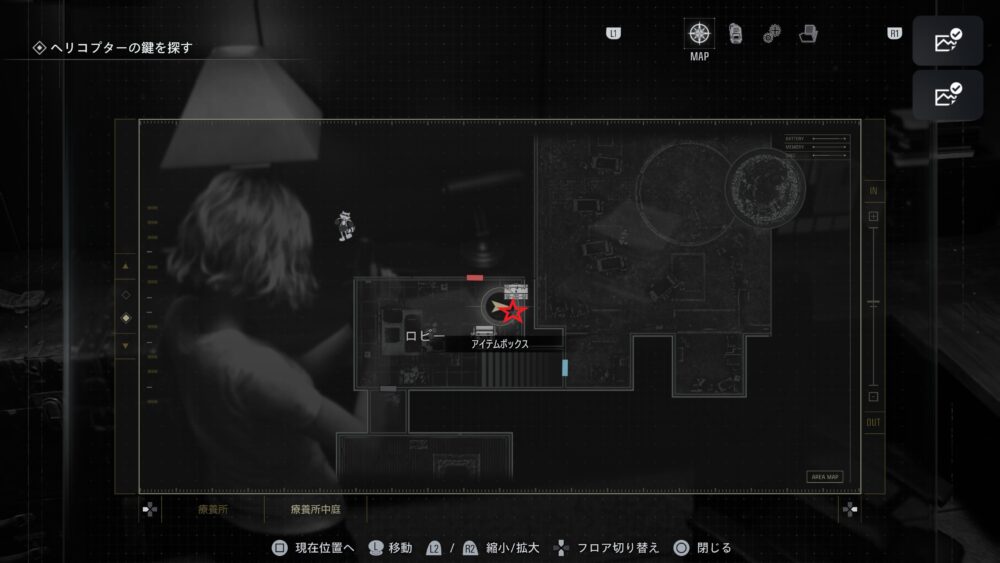
Task: Open the upper screenshot saved notification
Action: coord(947,42)
